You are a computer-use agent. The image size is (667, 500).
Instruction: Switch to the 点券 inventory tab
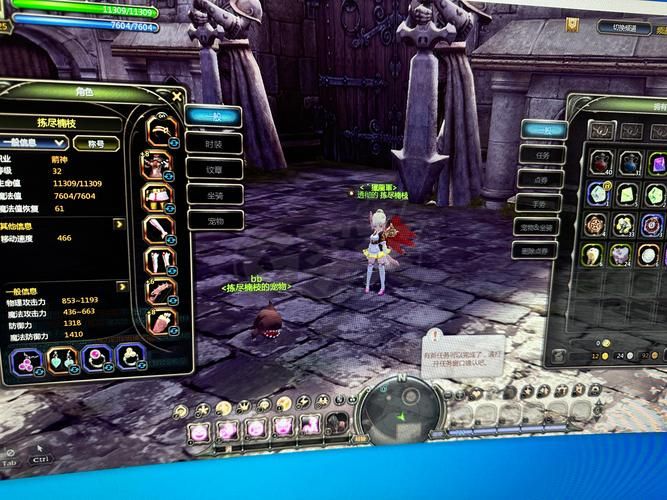click(540, 179)
